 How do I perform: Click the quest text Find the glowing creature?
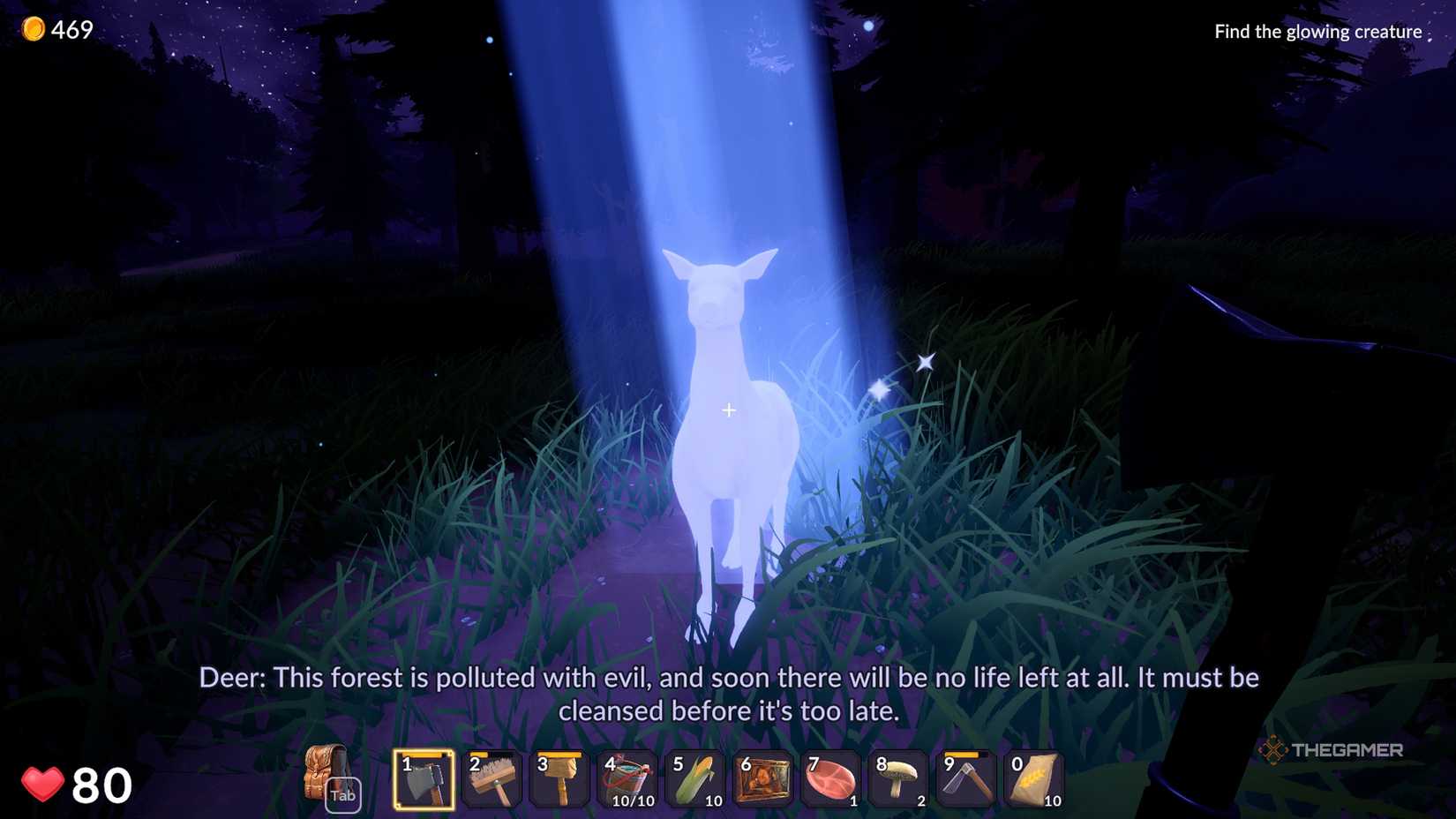point(1317,30)
